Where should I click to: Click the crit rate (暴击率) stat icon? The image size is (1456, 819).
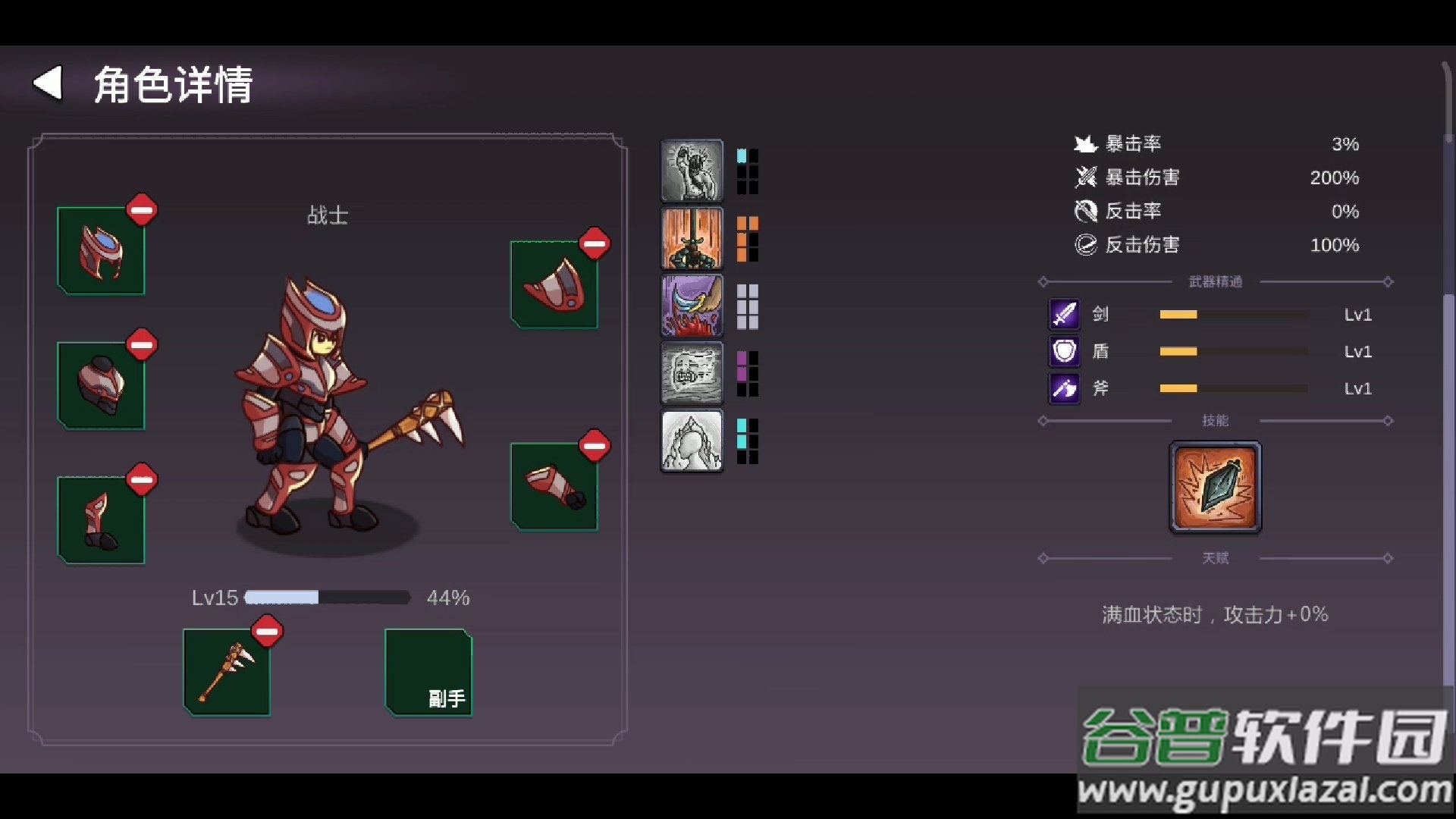coord(1084,143)
